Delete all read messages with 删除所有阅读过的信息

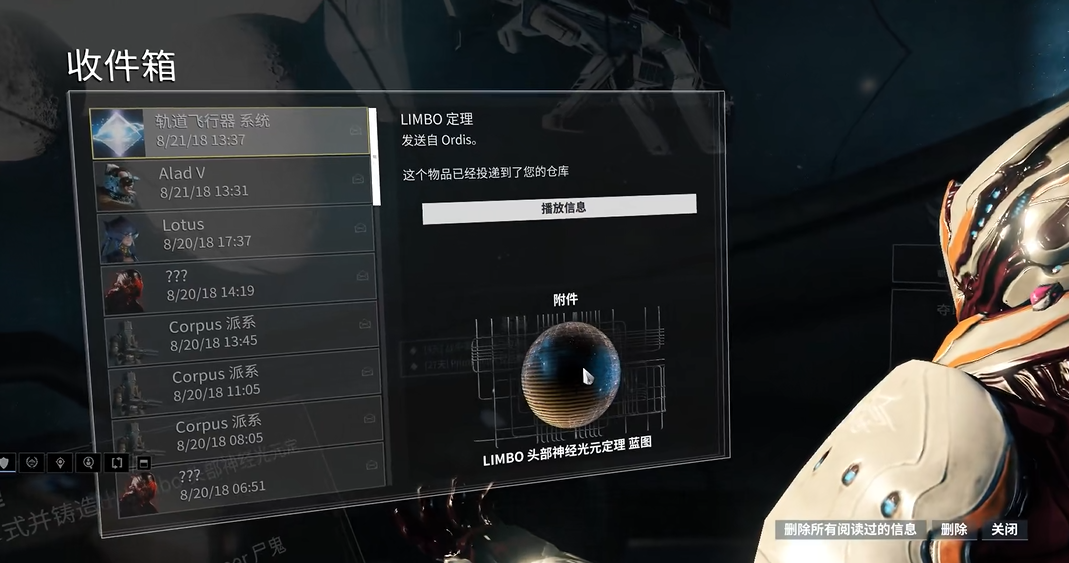pos(850,530)
